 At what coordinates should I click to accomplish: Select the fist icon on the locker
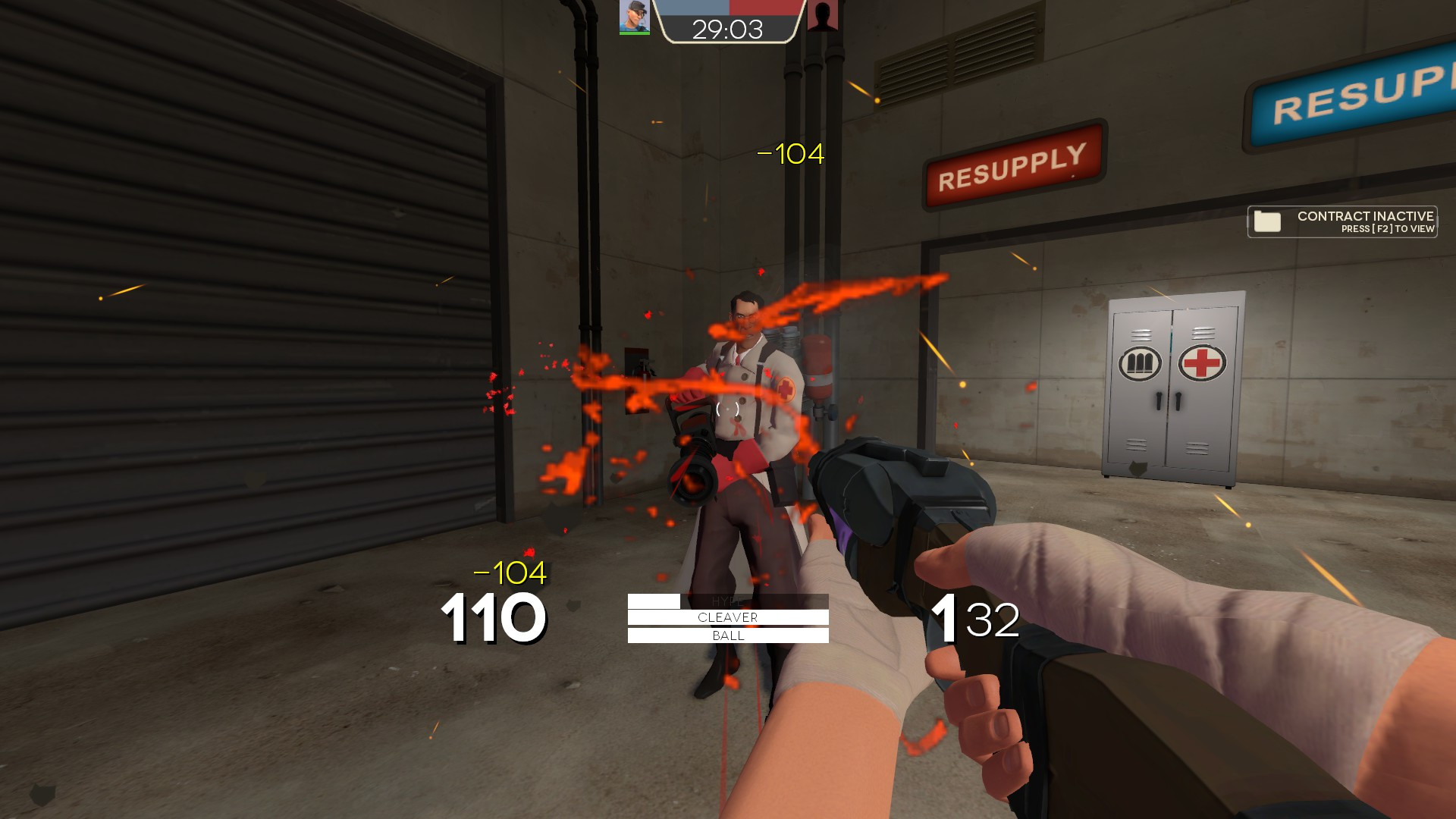coord(1138,364)
